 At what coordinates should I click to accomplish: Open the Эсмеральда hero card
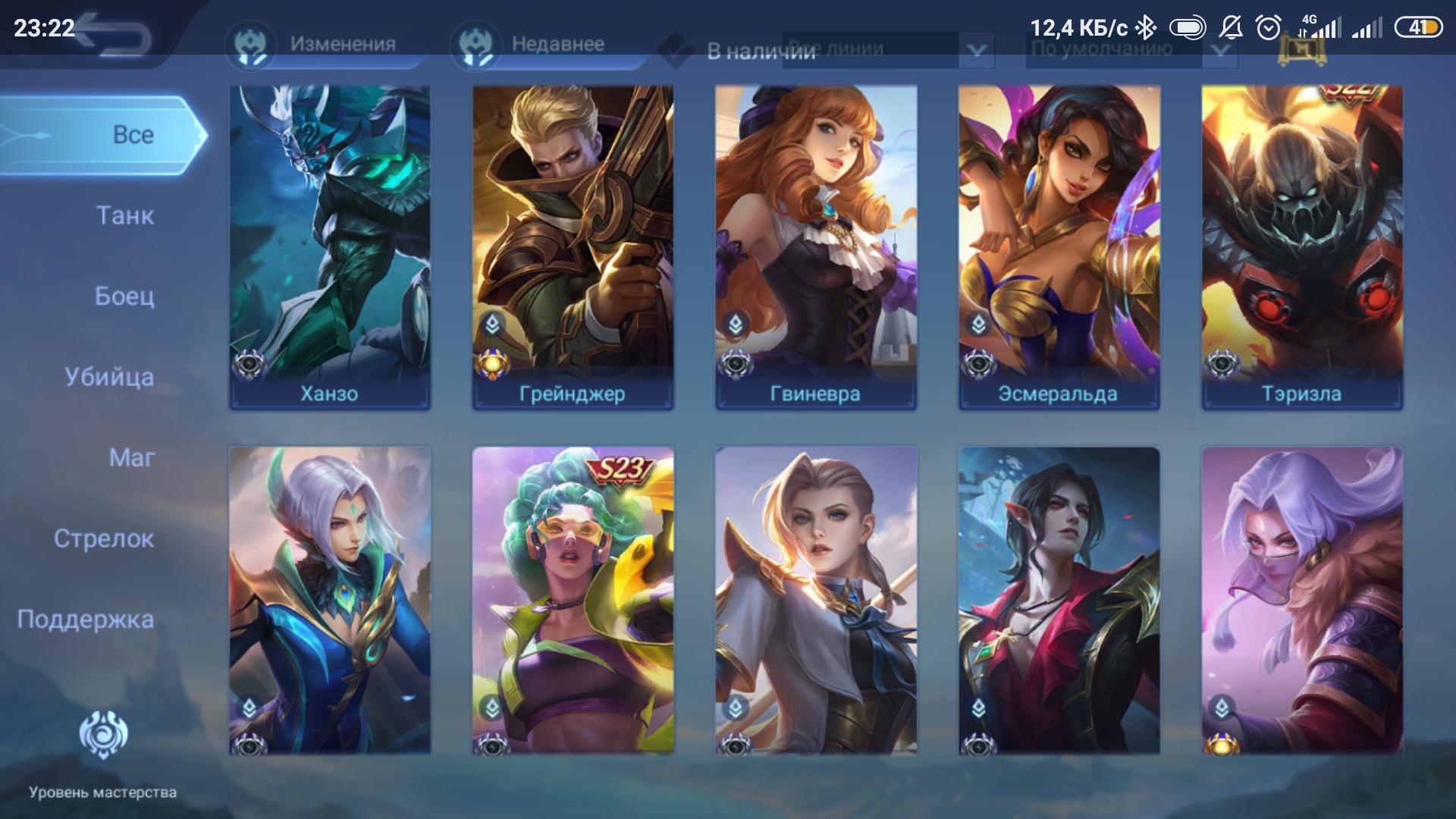tap(1059, 246)
